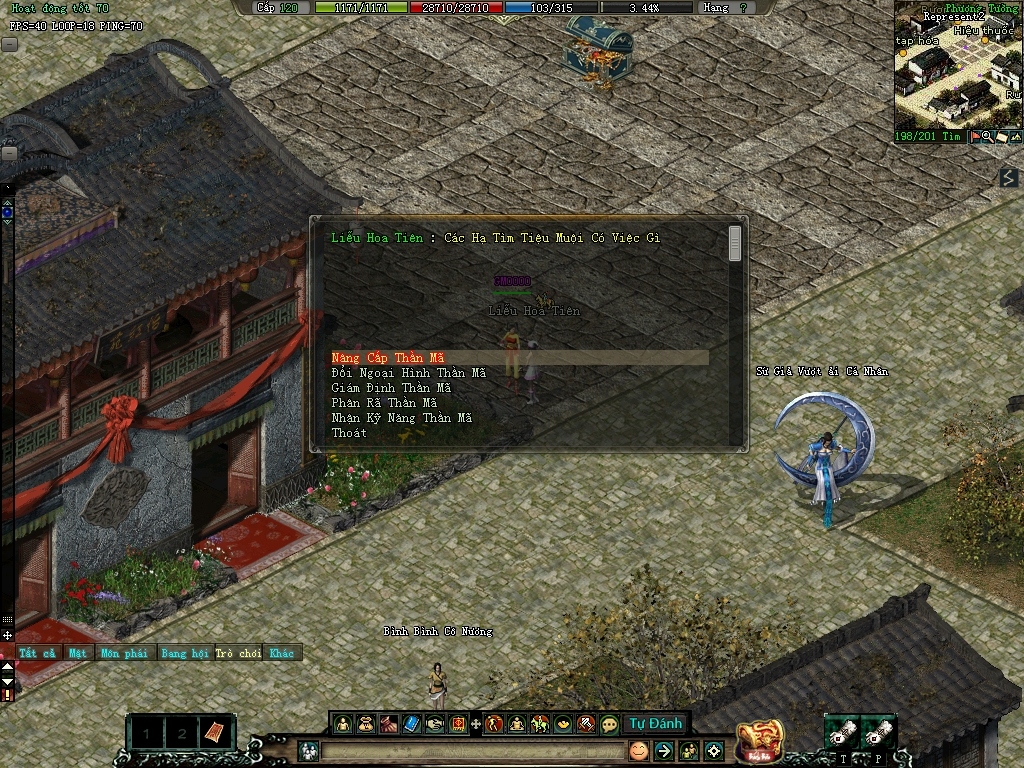Image resolution: width=1024 pixels, height=768 pixels.
Task: Select Giám Định Thần Mã option
Action: coord(391,388)
